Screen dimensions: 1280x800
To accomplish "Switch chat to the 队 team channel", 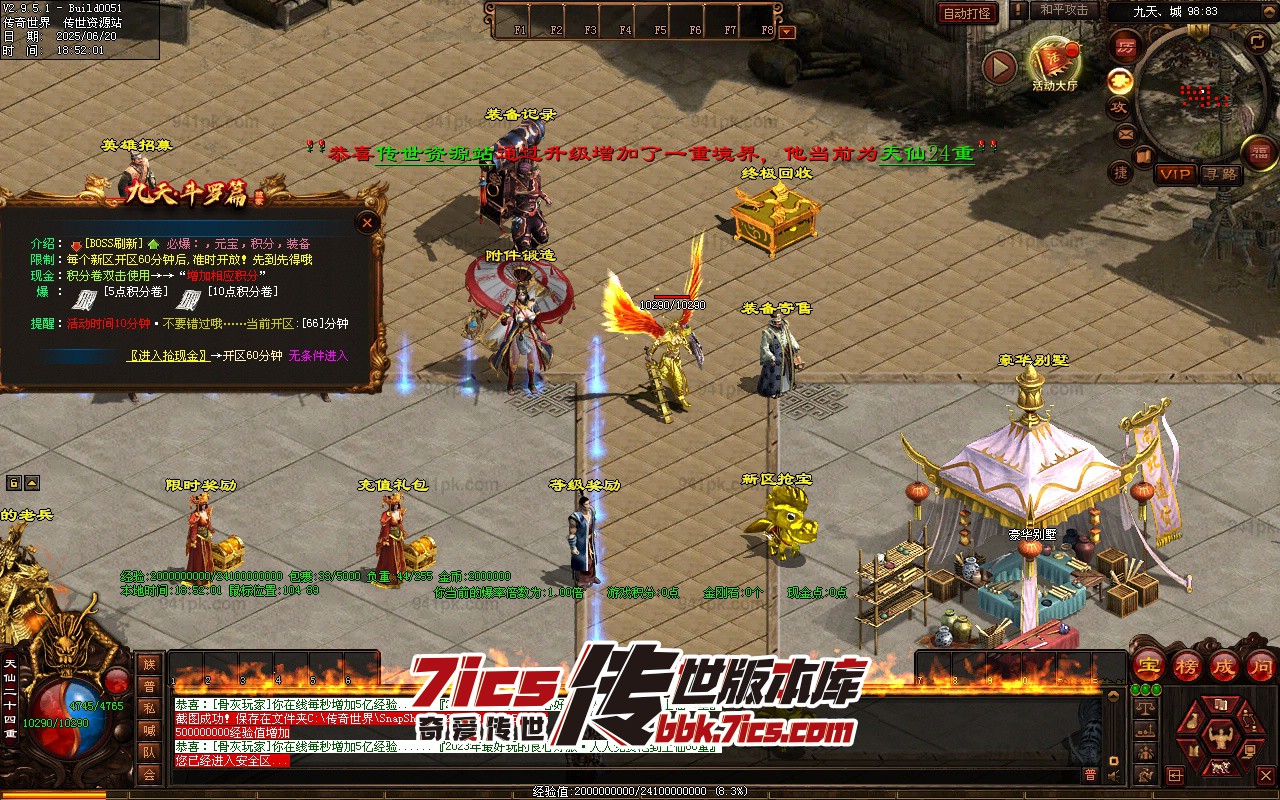I will [x=149, y=752].
